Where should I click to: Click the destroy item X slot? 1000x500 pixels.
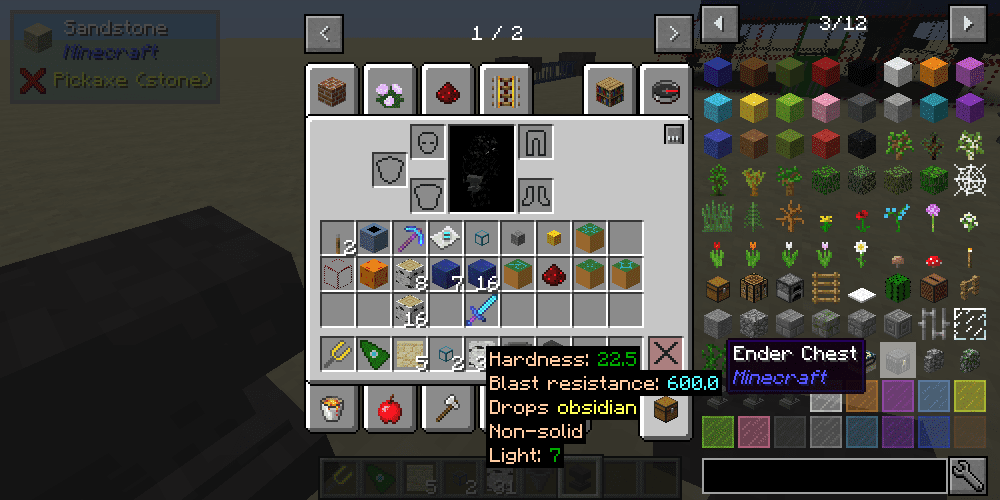click(x=665, y=354)
